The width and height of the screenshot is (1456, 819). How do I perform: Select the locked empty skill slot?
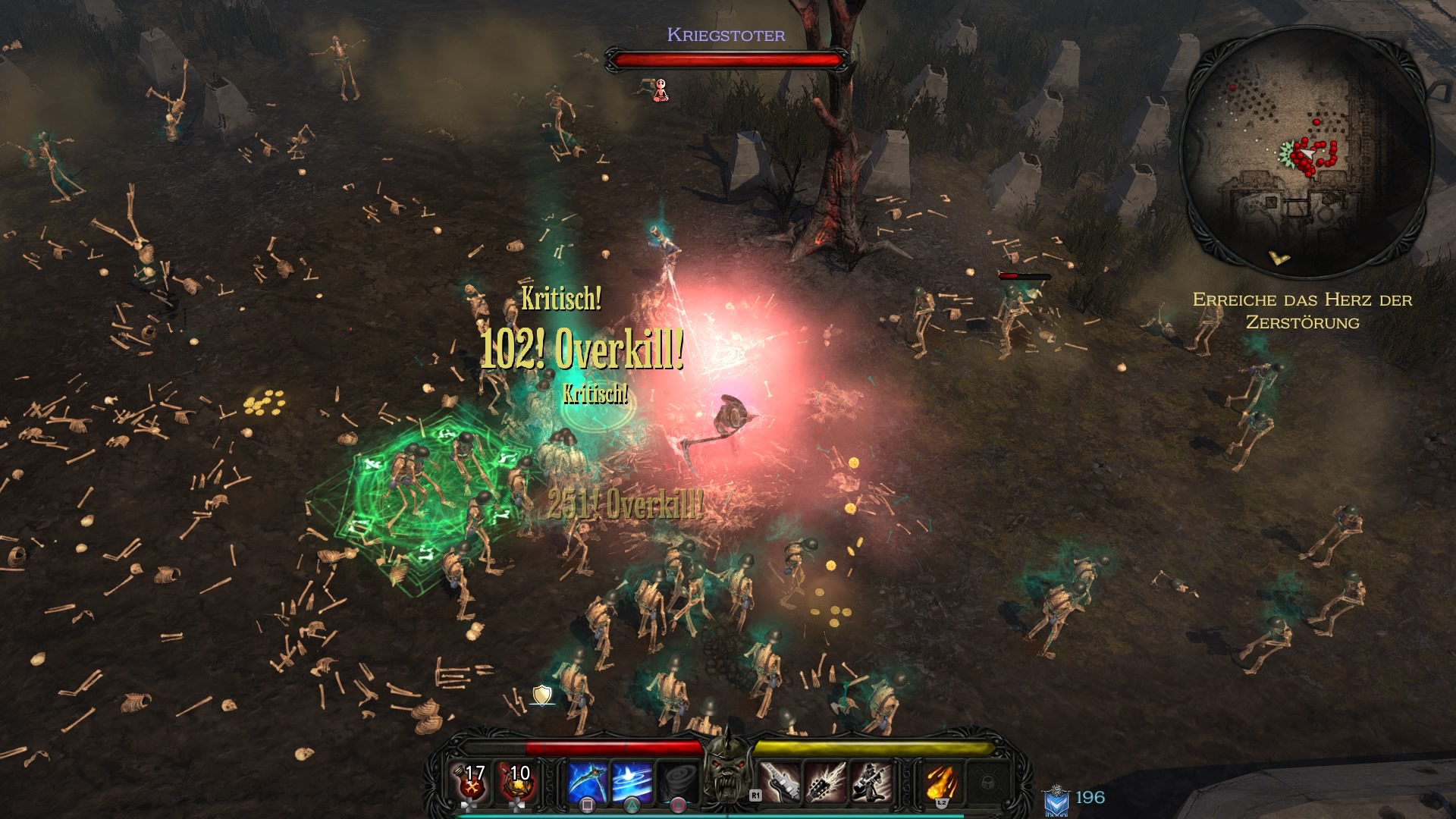(x=987, y=782)
